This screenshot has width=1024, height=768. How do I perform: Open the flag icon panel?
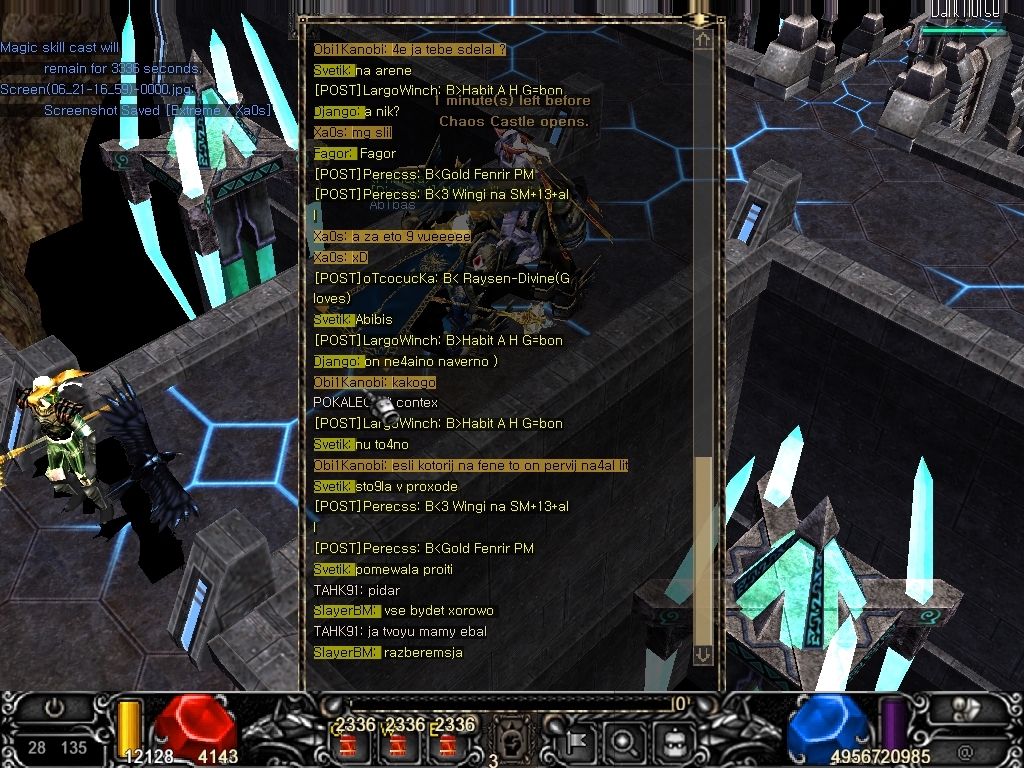[x=577, y=743]
